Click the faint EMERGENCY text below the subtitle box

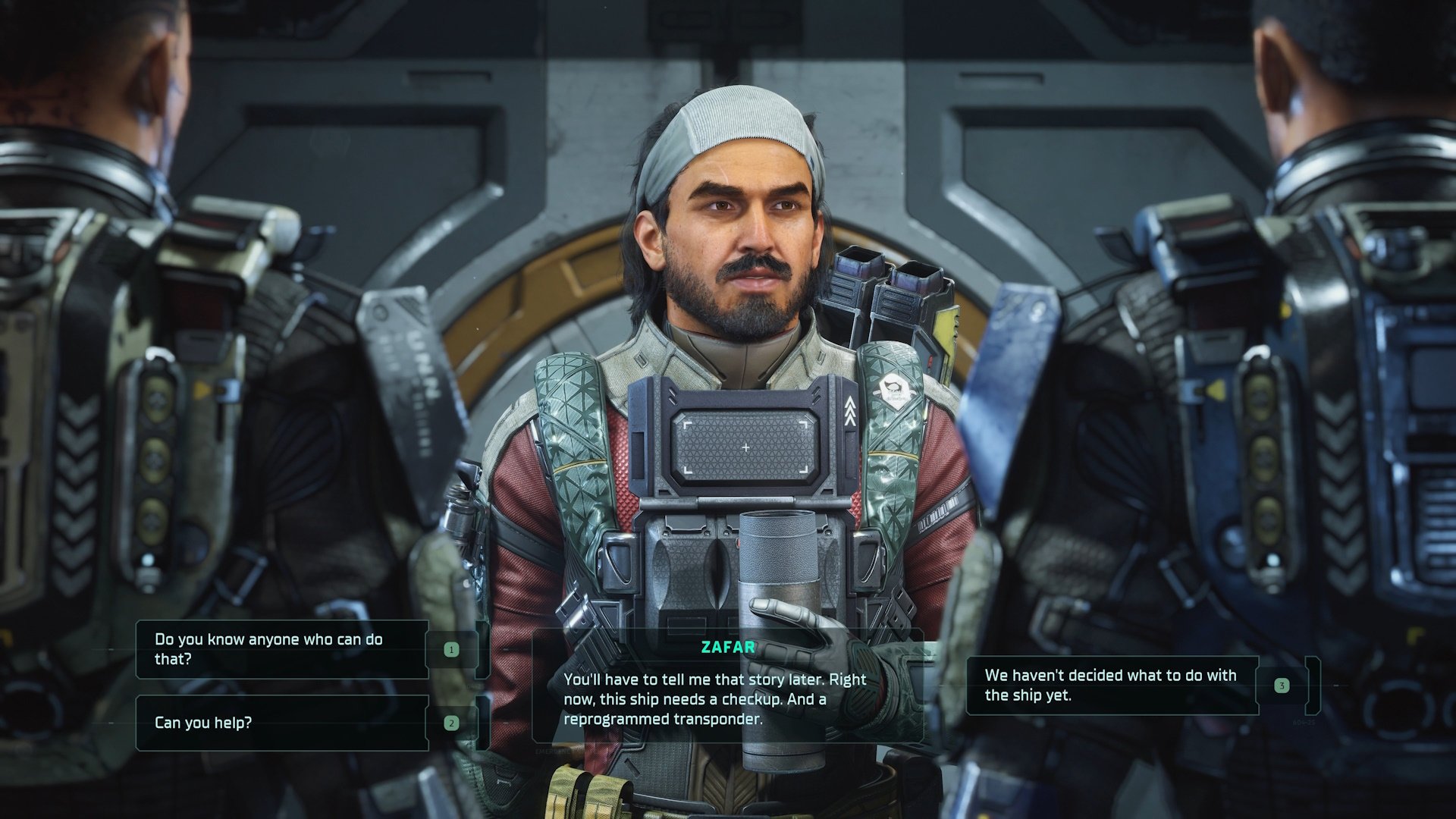point(553,751)
